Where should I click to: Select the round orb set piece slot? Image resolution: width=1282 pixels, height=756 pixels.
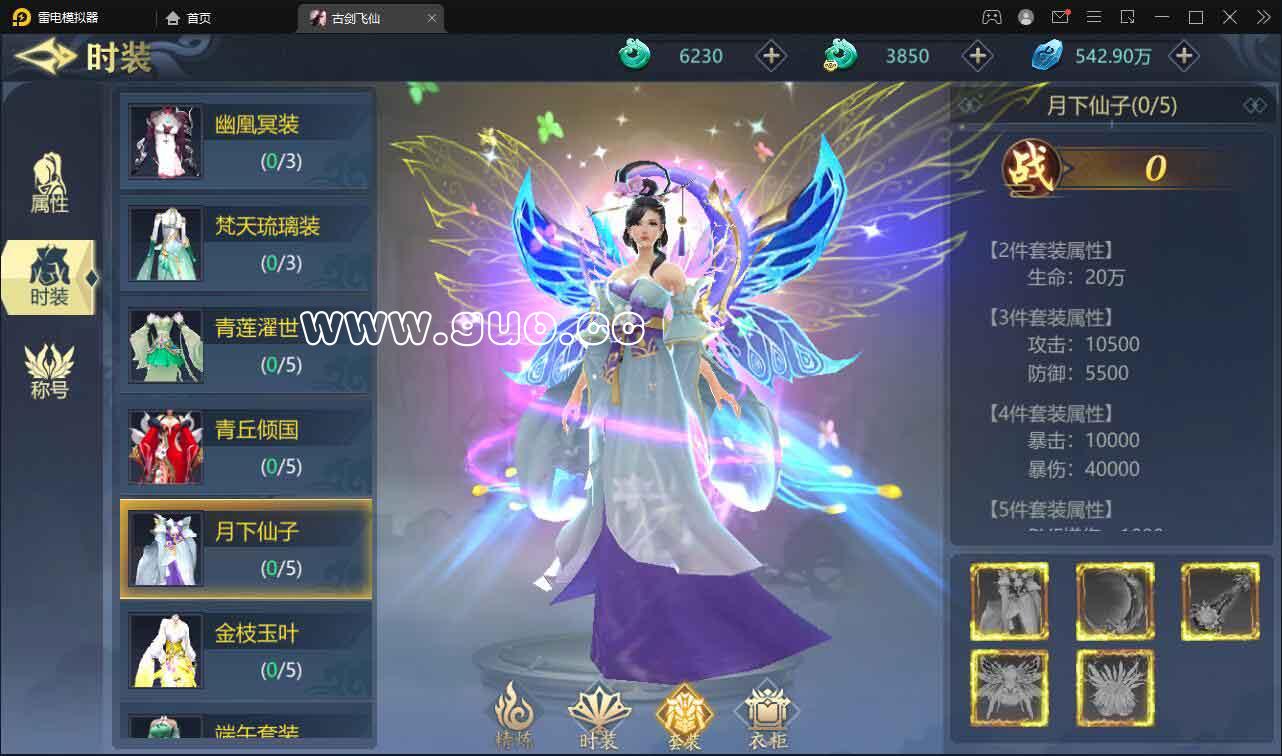(x=1115, y=601)
